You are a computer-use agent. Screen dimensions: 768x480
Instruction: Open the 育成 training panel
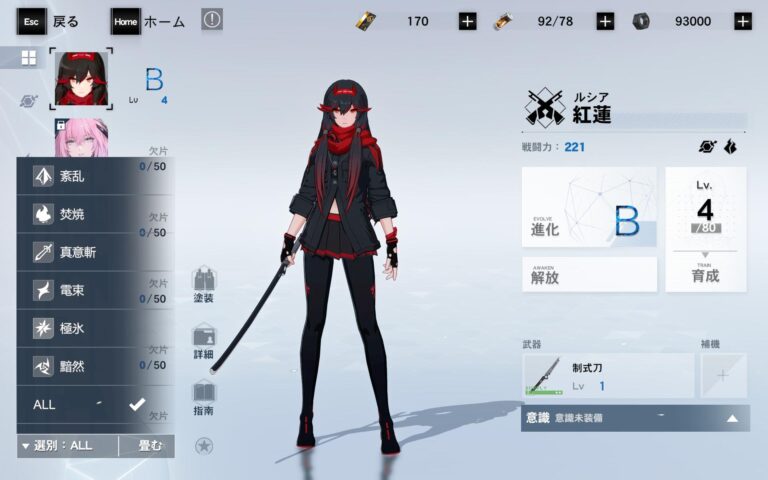click(x=705, y=230)
